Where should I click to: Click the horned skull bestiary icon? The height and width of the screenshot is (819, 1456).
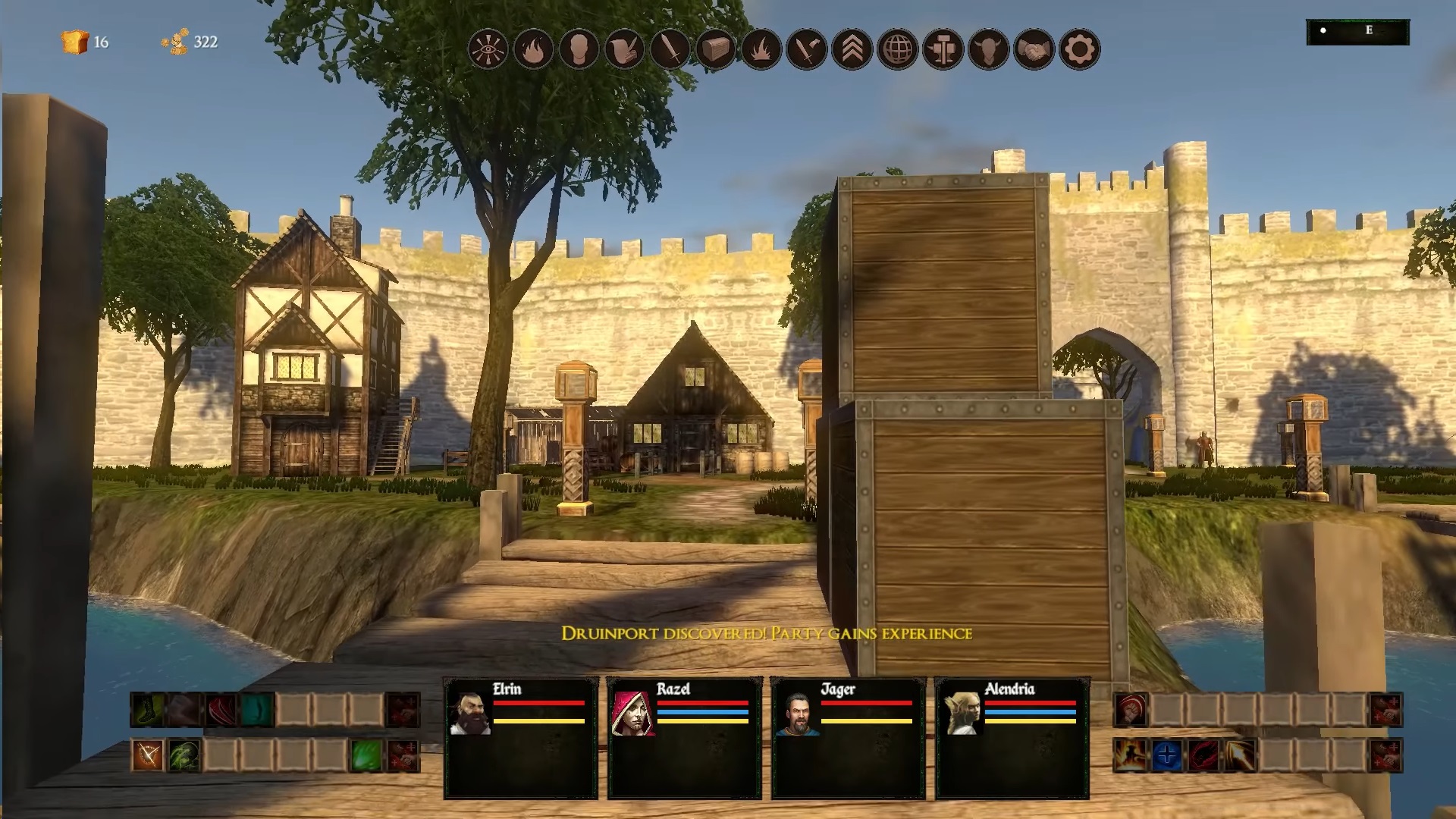coord(988,50)
